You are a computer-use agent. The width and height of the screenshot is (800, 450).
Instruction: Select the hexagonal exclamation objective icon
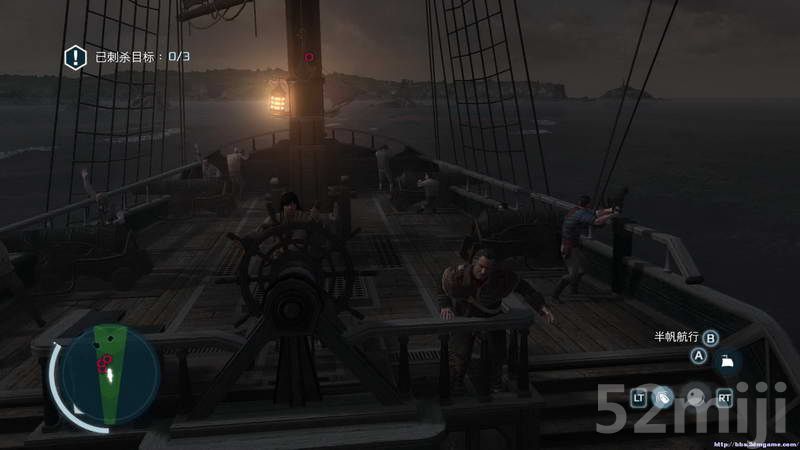[x=75, y=57]
